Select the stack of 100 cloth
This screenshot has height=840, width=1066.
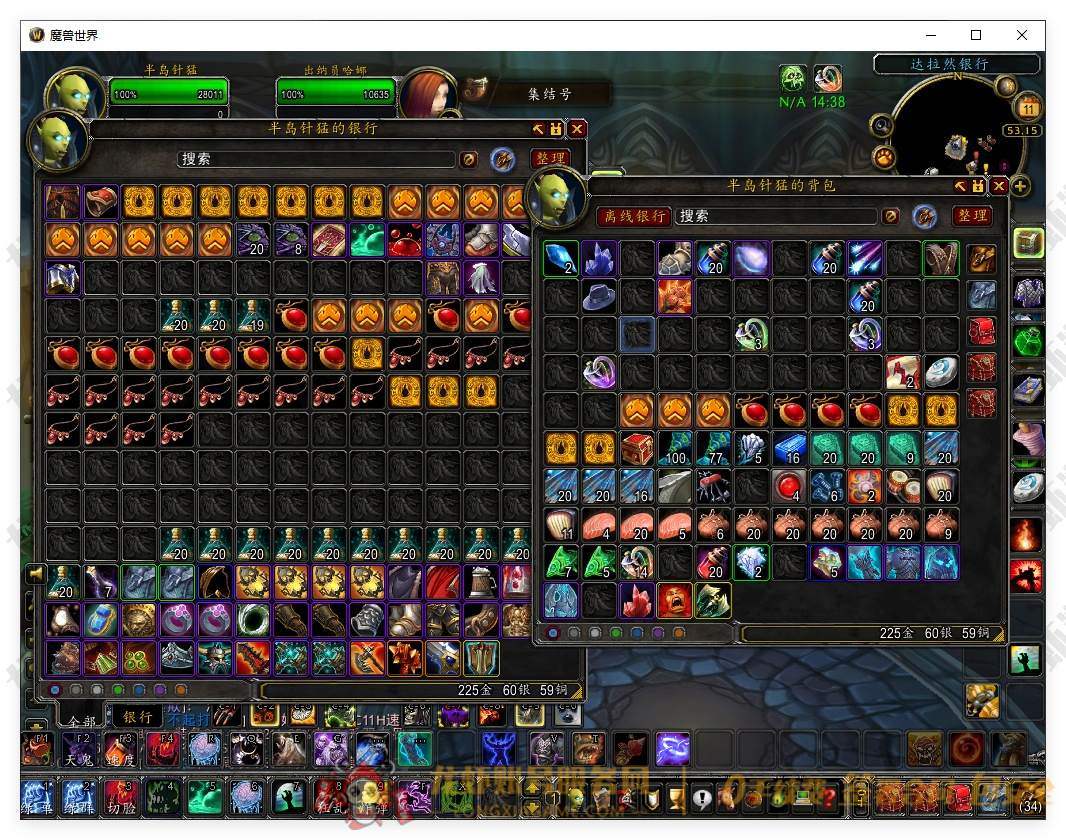(x=675, y=449)
